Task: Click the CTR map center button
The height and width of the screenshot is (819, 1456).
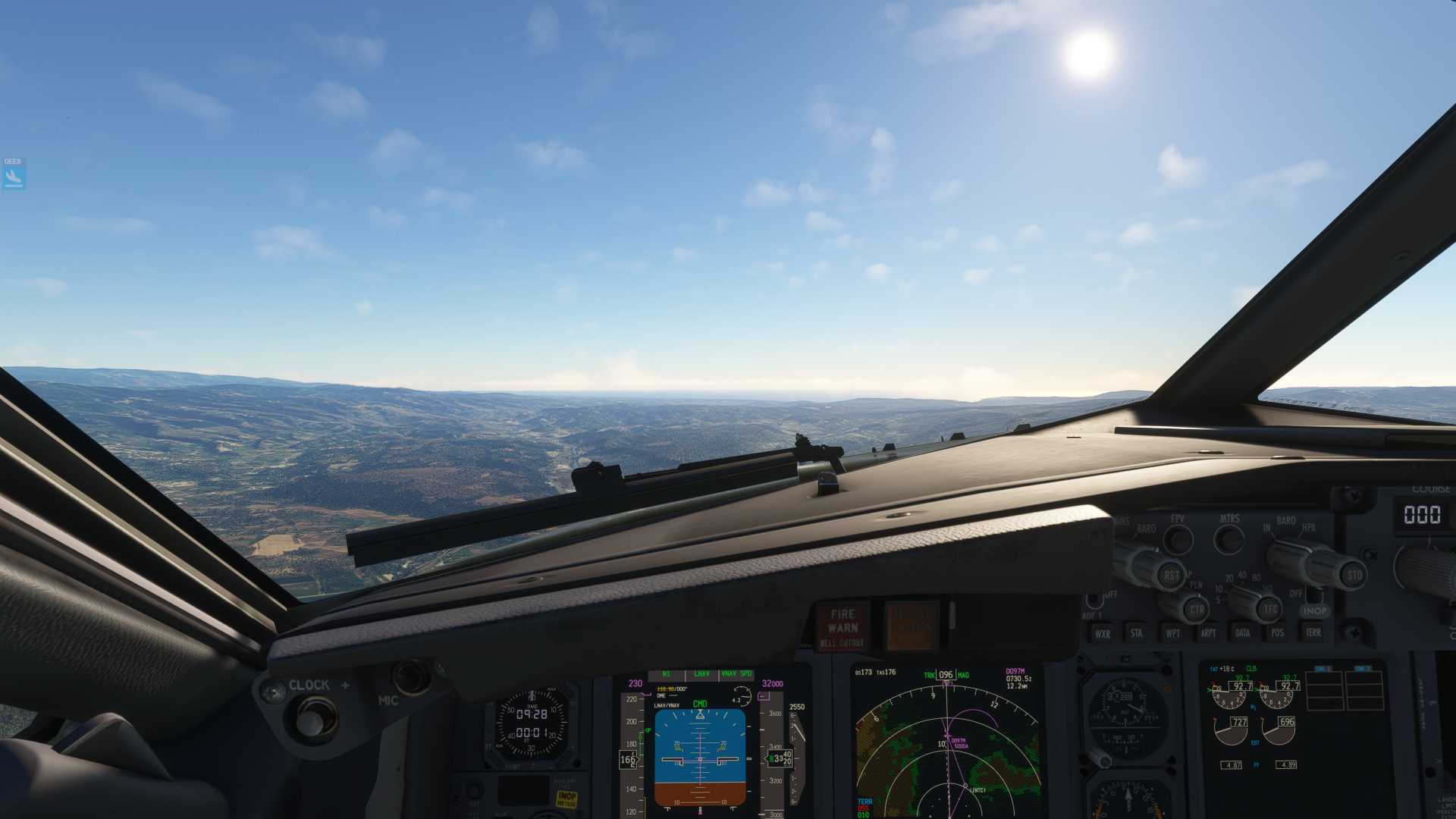Action: [1196, 609]
